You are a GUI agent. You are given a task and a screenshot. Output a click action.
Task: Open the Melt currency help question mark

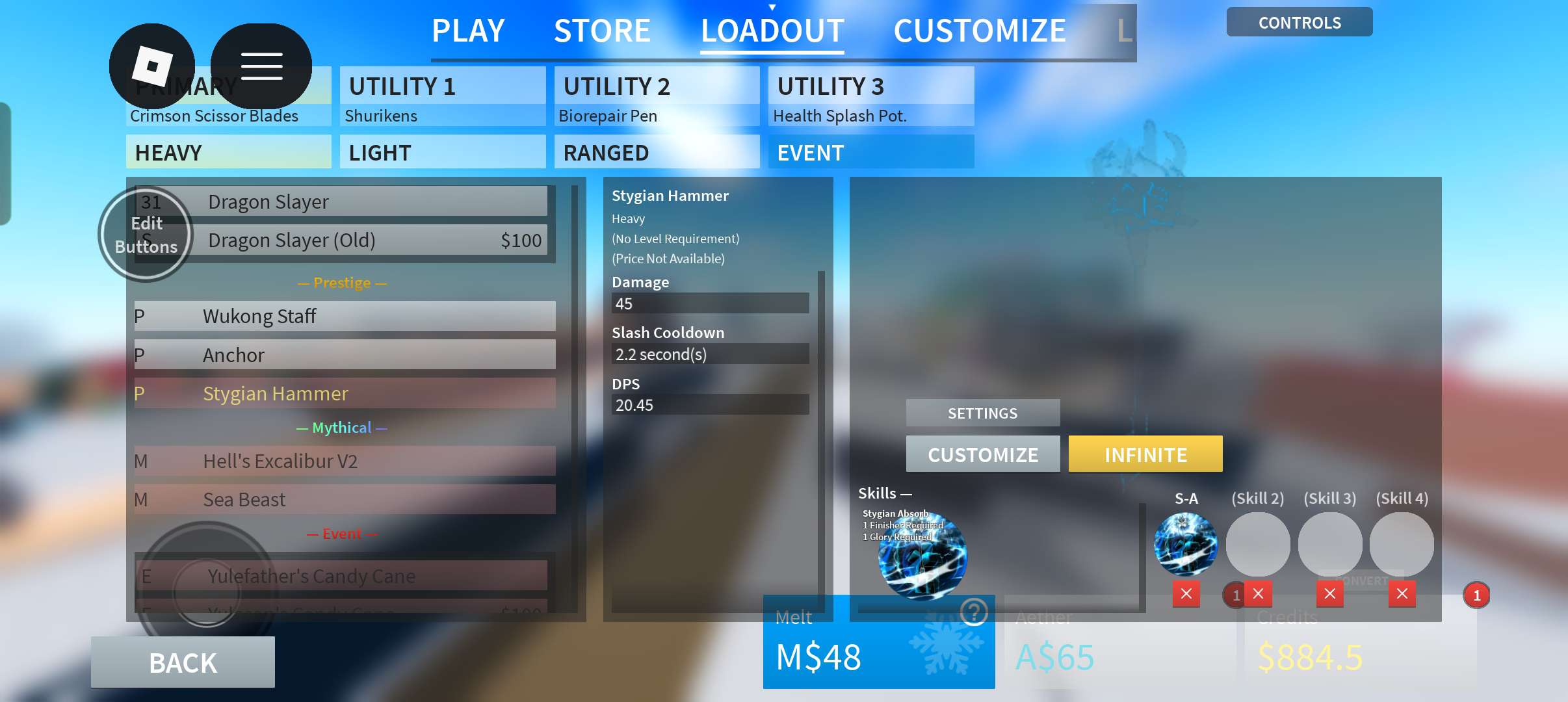pyautogui.click(x=973, y=612)
